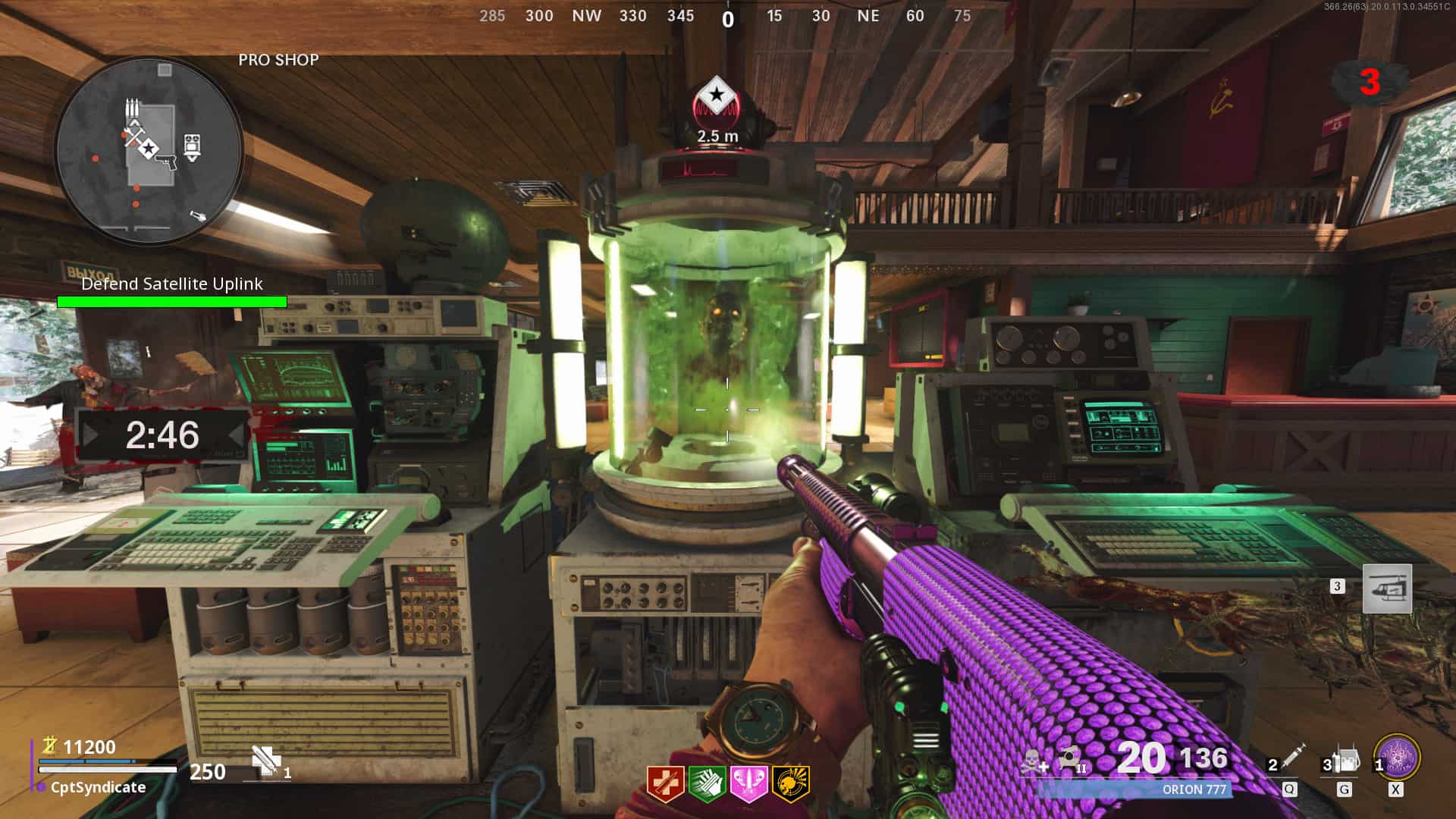This screenshot has height=819, width=1456.
Task: Activate the purple field upgrade icon
Action: (1397, 757)
